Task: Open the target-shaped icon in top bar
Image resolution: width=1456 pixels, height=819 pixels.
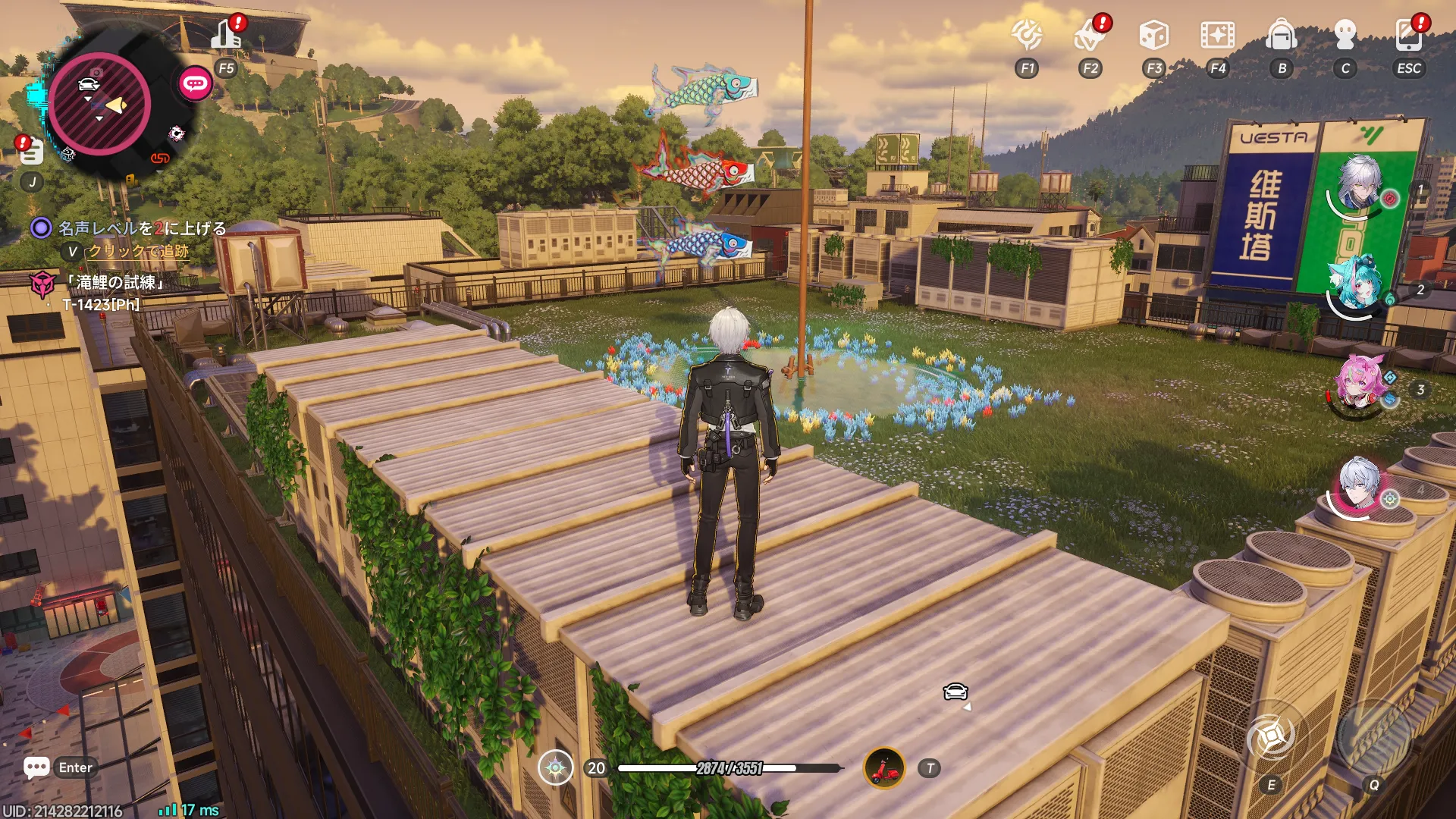Action: tap(1027, 35)
